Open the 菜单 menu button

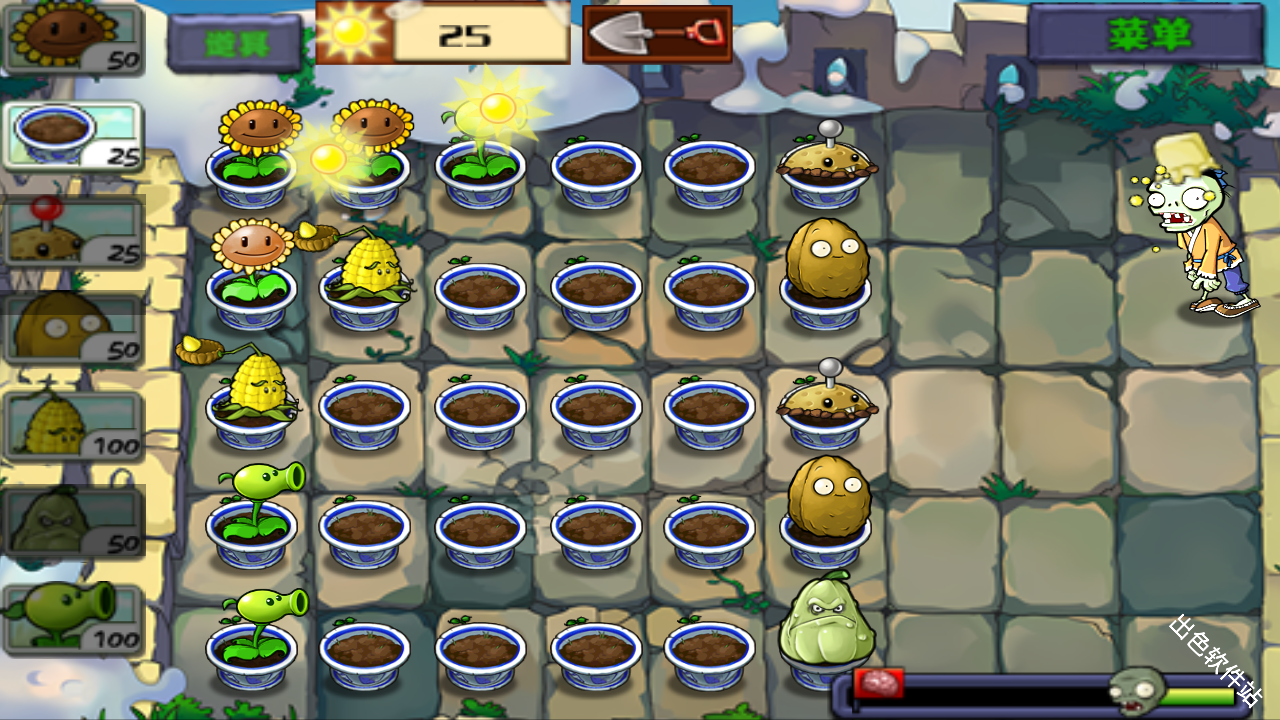pos(1147,34)
